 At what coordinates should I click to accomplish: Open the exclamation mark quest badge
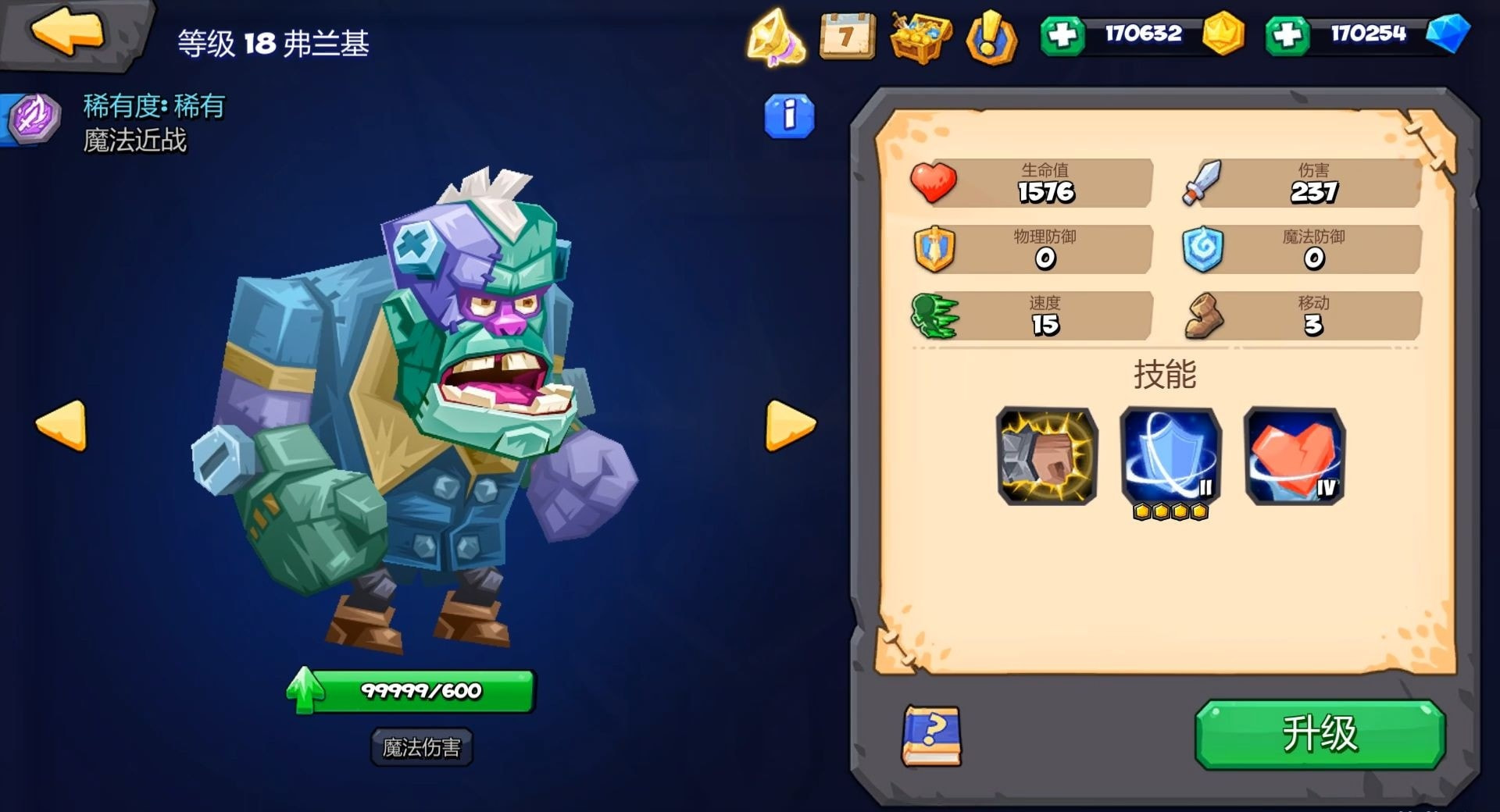click(991, 37)
